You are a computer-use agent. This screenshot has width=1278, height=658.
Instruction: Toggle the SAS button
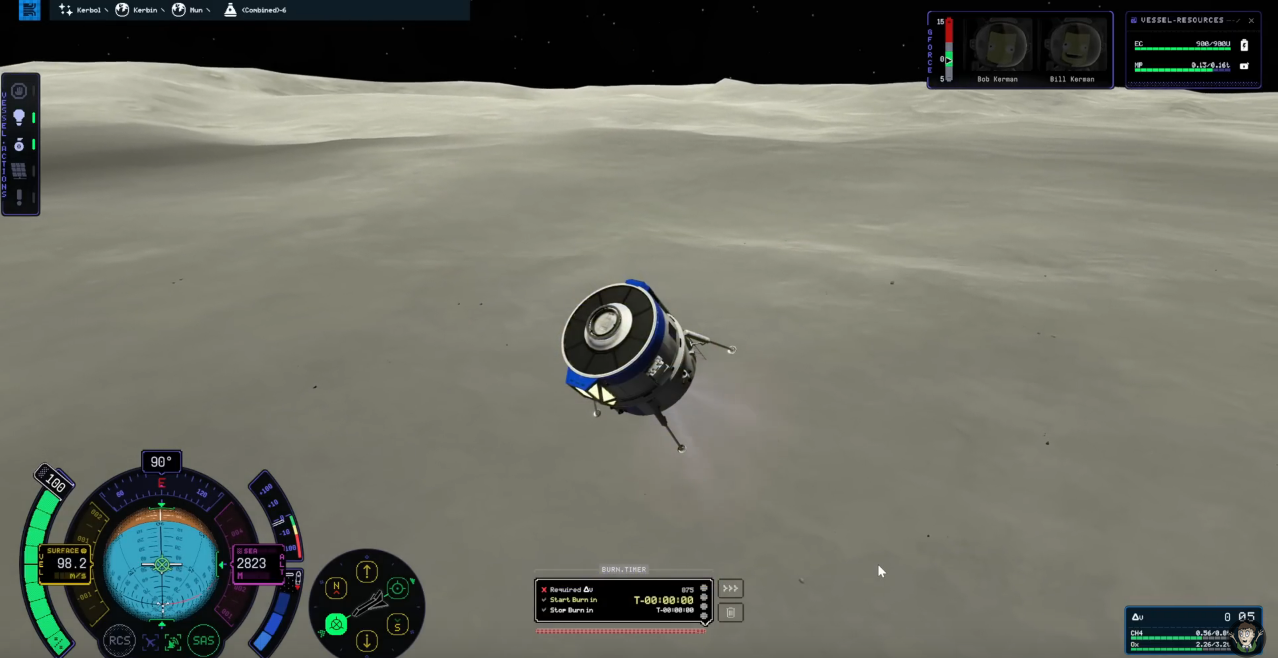[203, 641]
